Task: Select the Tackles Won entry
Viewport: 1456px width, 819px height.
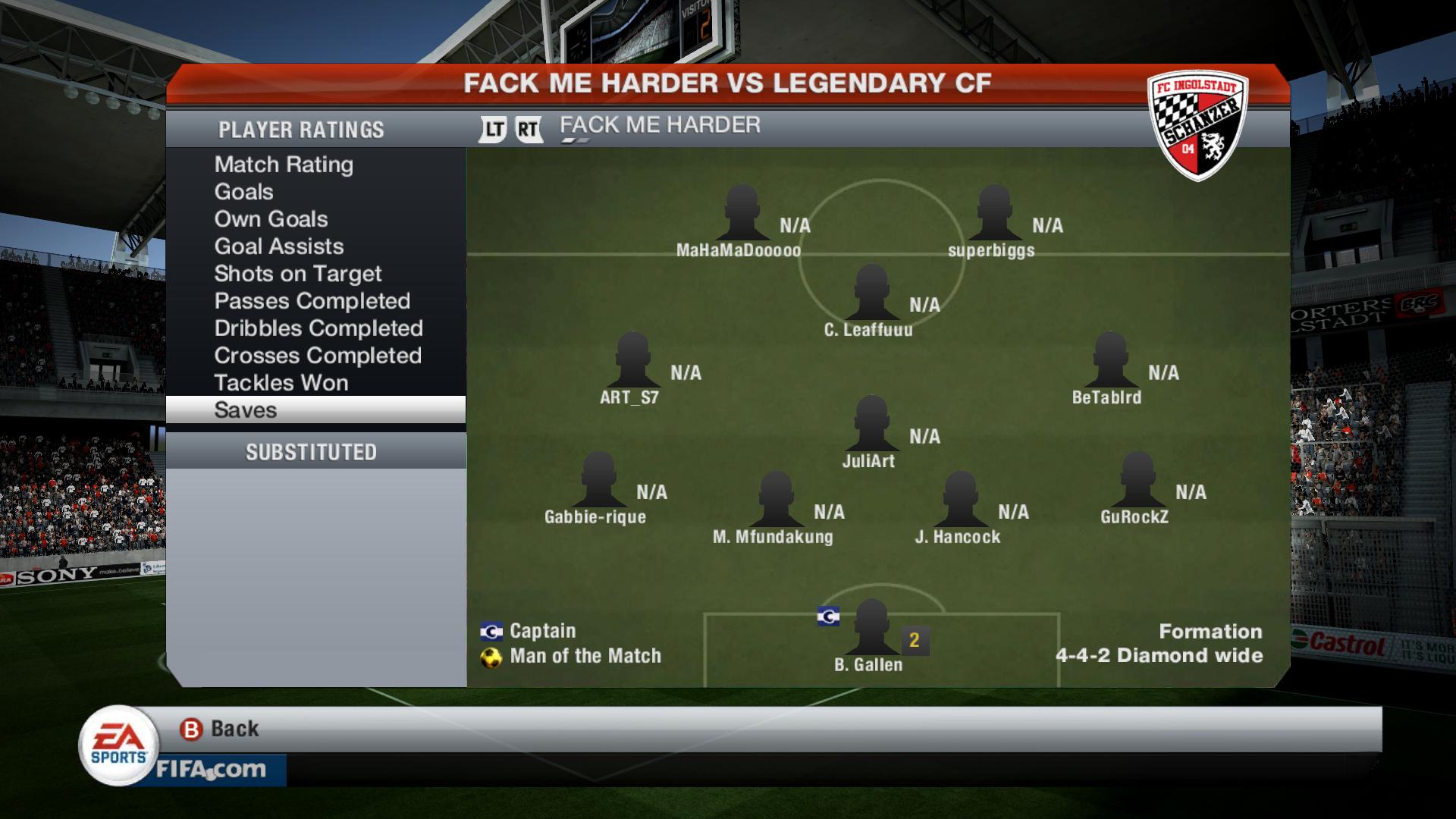Action: [x=281, y=383]
